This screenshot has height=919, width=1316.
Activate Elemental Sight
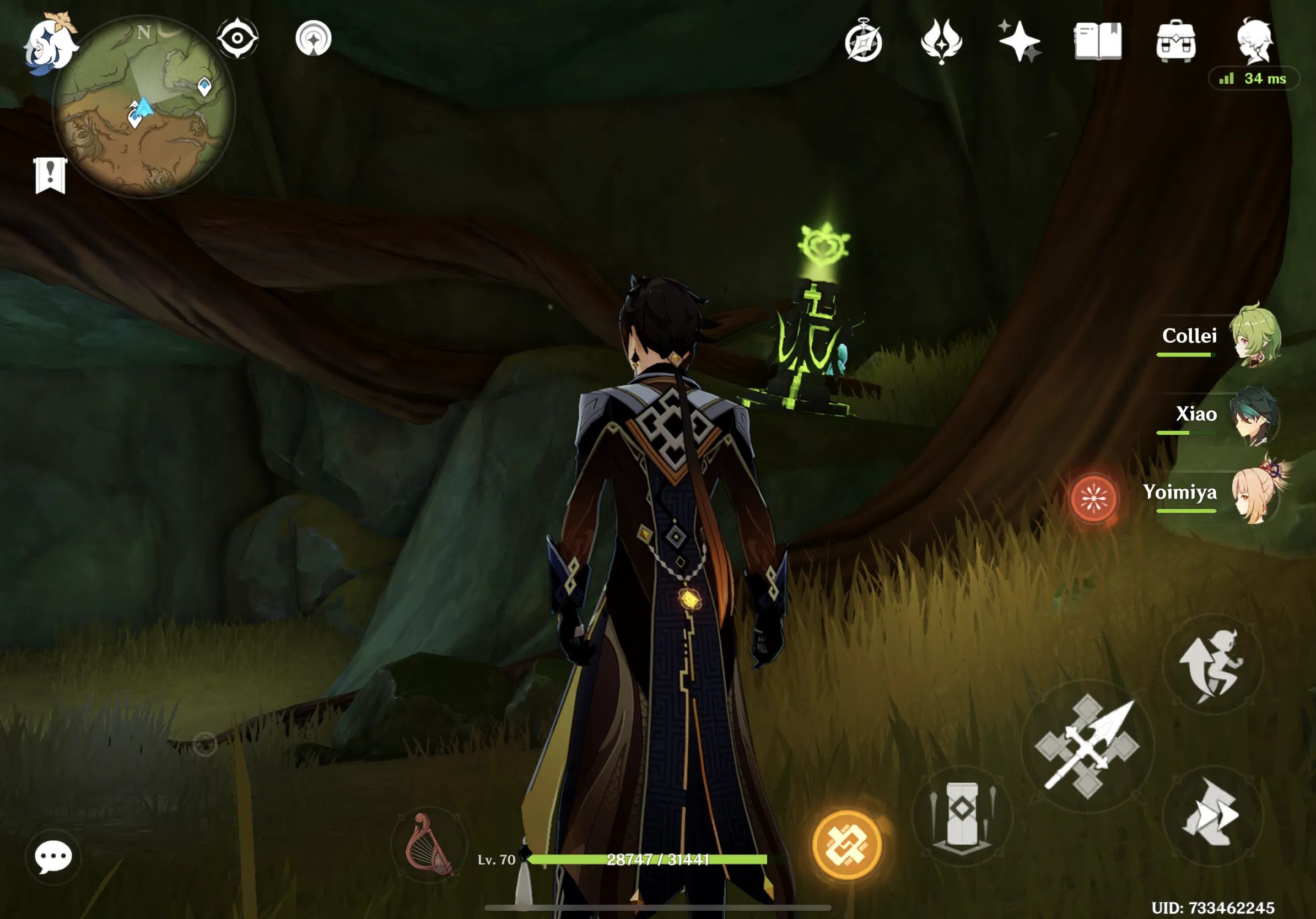click(239, 38)
